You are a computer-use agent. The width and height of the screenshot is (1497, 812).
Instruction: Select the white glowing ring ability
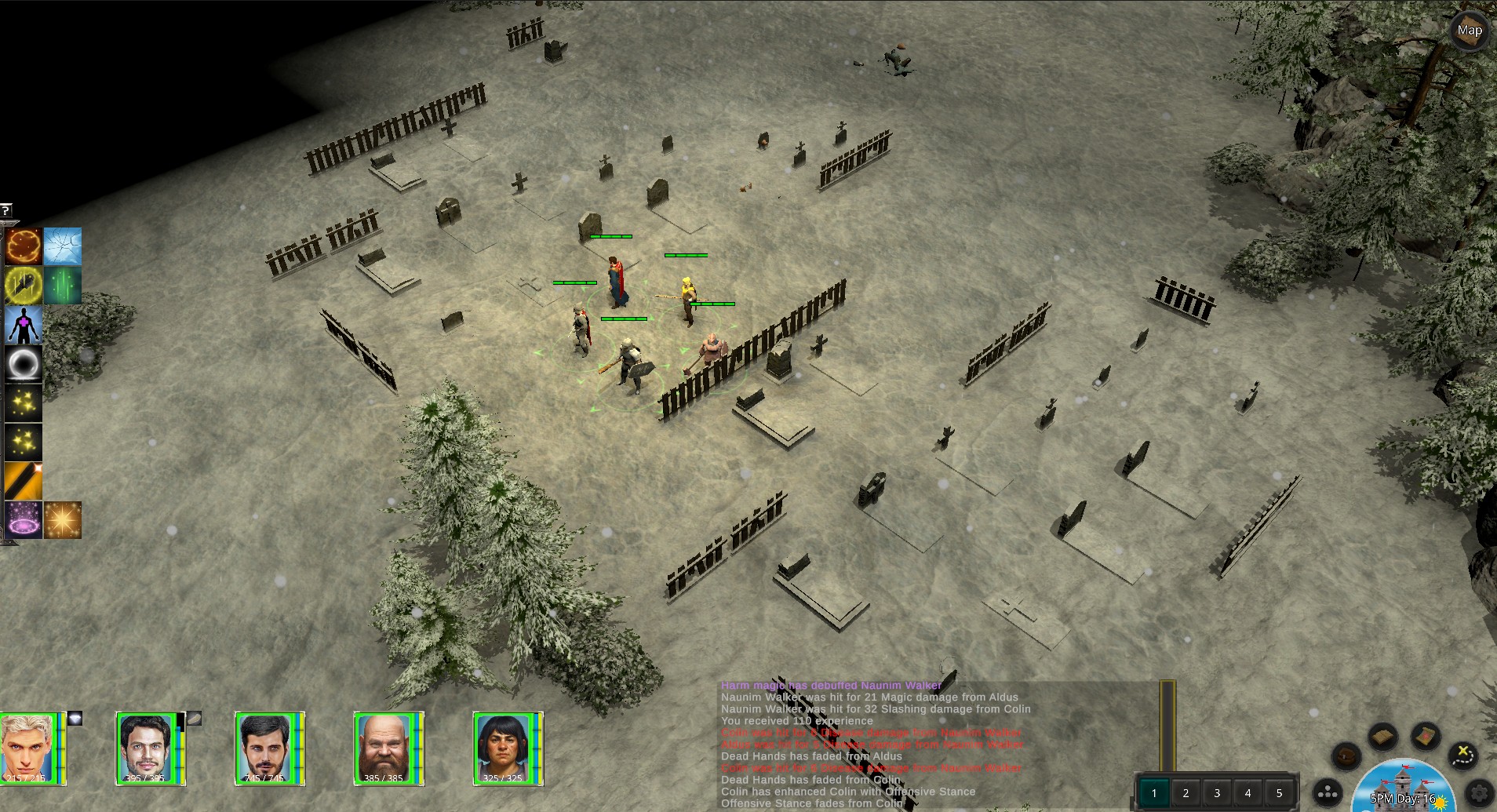click(x=24, y=364)
